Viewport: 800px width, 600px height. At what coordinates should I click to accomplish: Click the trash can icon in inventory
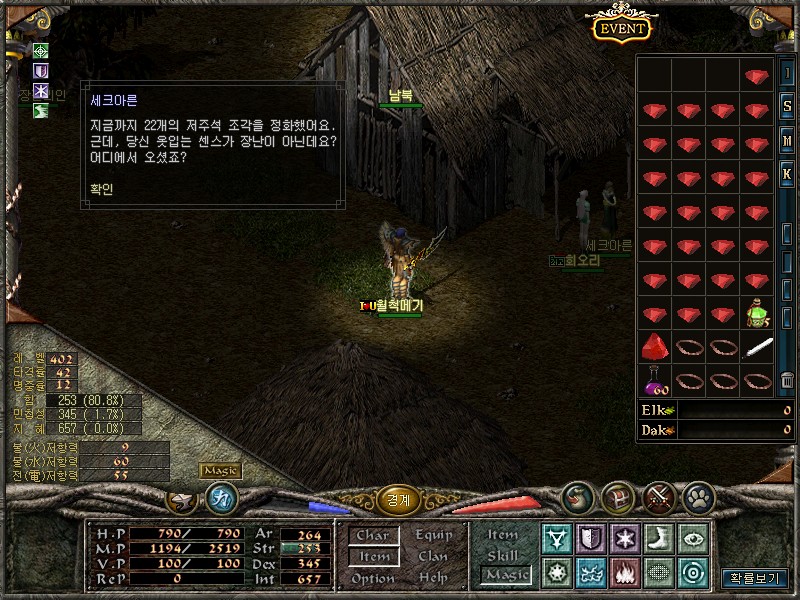click(787, 381)
